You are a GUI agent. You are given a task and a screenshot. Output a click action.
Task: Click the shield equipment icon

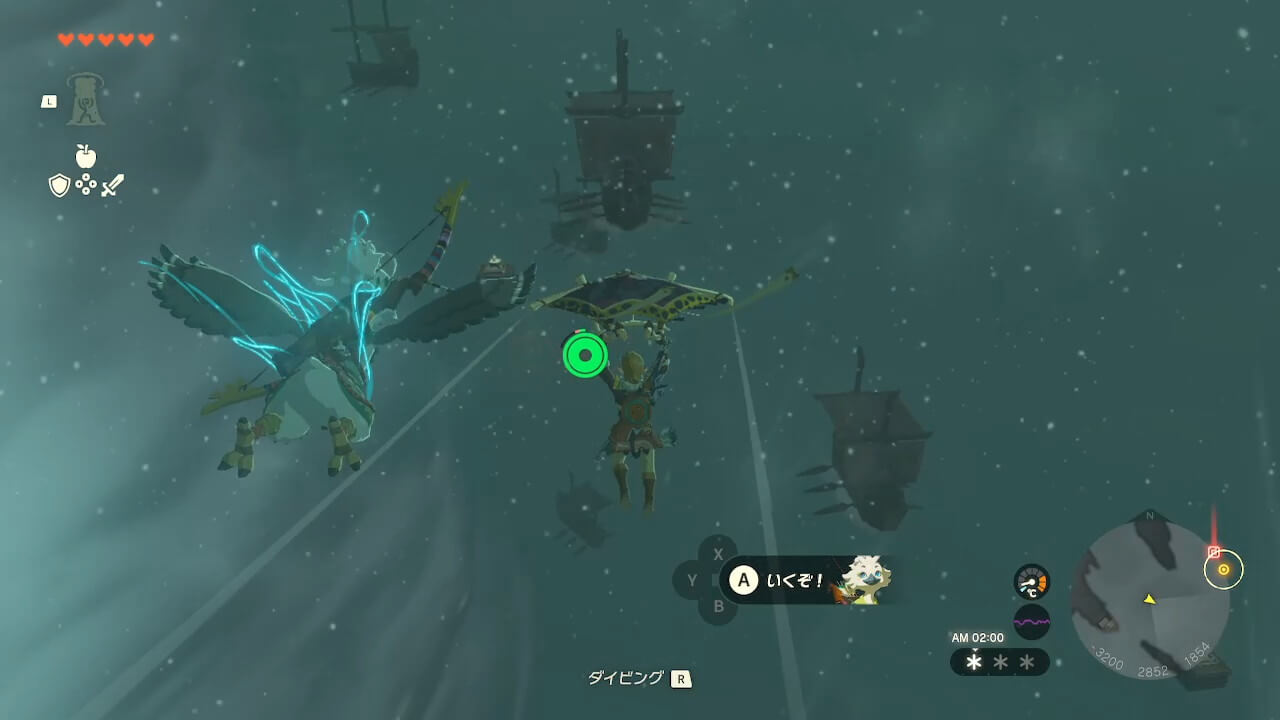coord(59,185)
